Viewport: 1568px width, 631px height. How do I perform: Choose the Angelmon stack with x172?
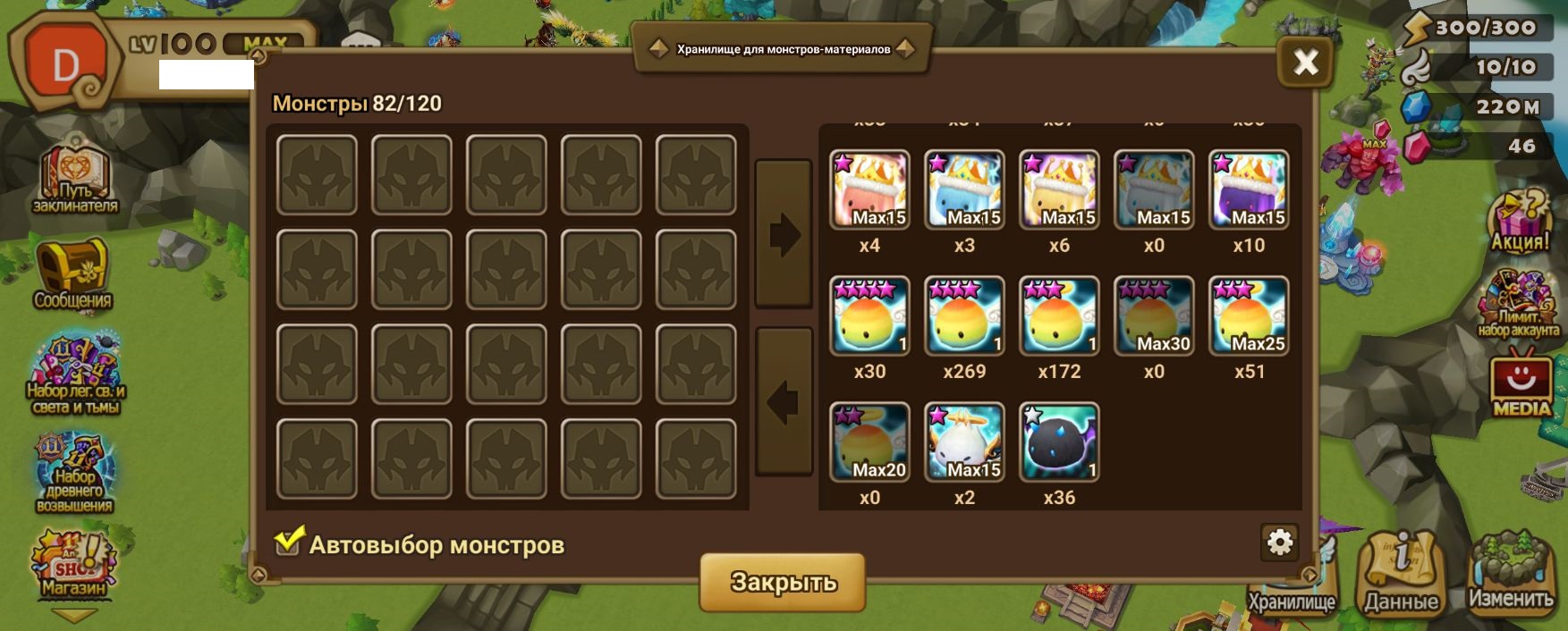point(1059,316)
